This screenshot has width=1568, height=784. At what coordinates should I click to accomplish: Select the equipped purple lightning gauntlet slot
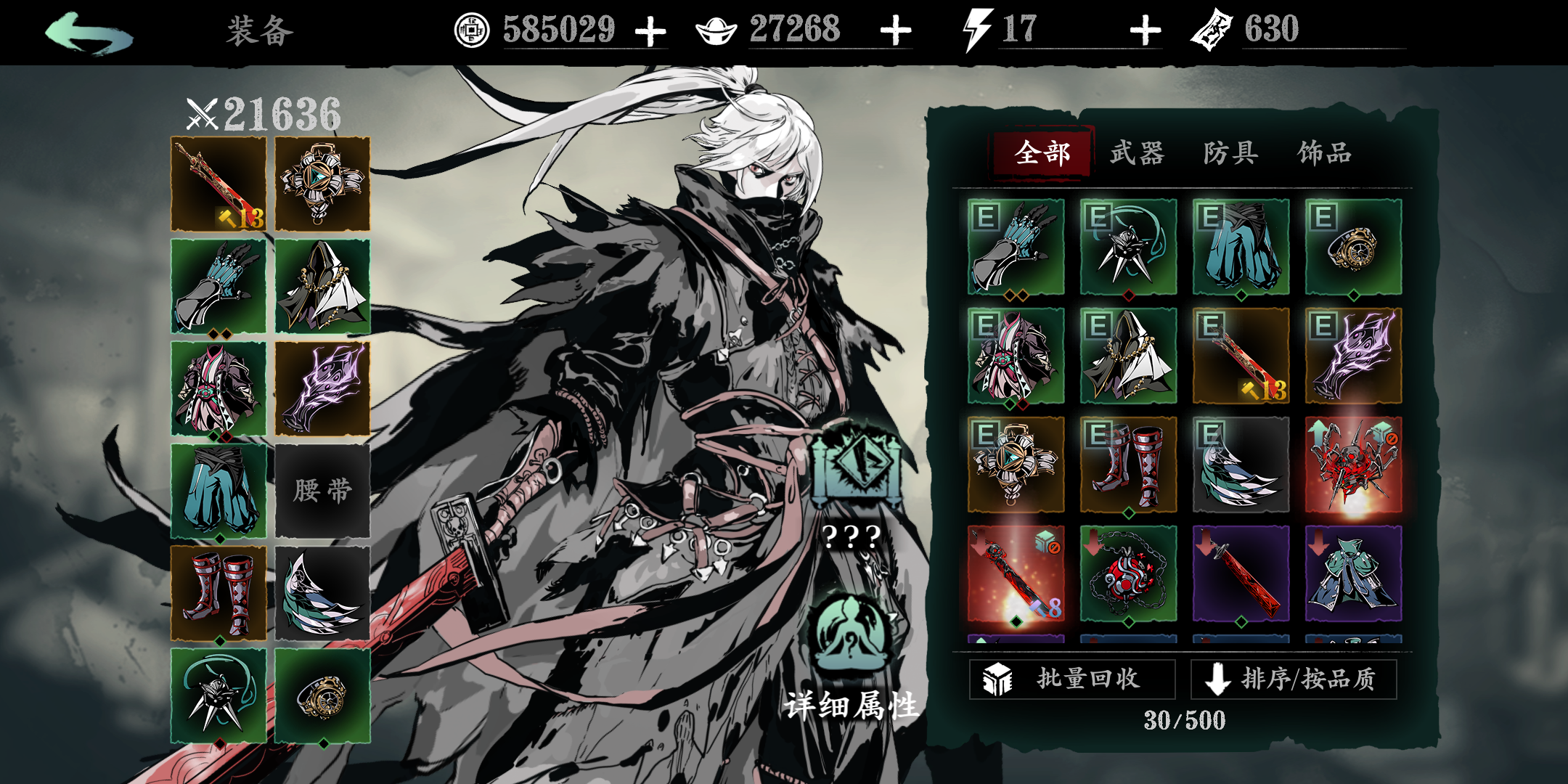tap(322, 388)
